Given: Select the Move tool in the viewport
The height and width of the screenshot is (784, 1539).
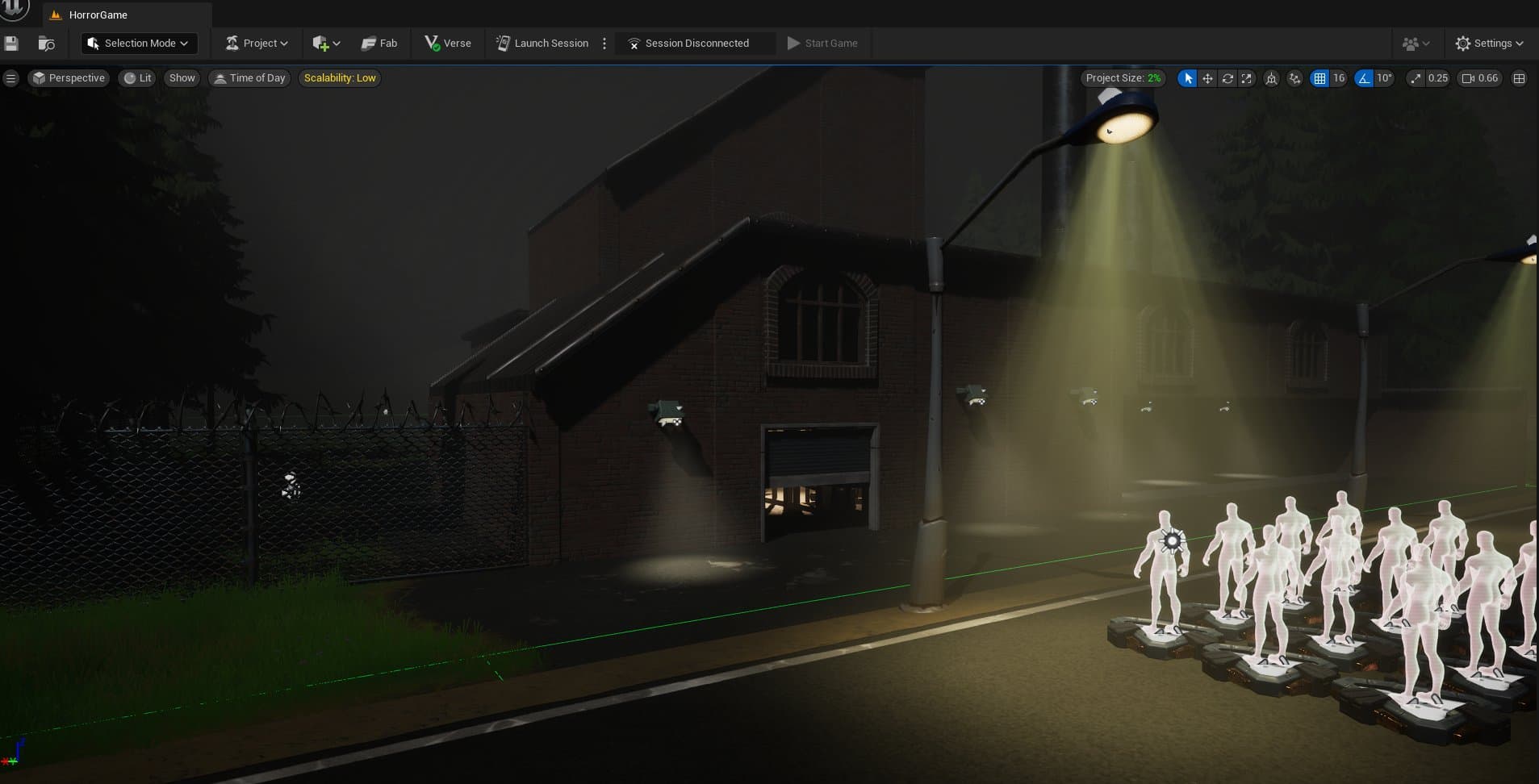Looking at the screenshot, I should (1207, 78).
